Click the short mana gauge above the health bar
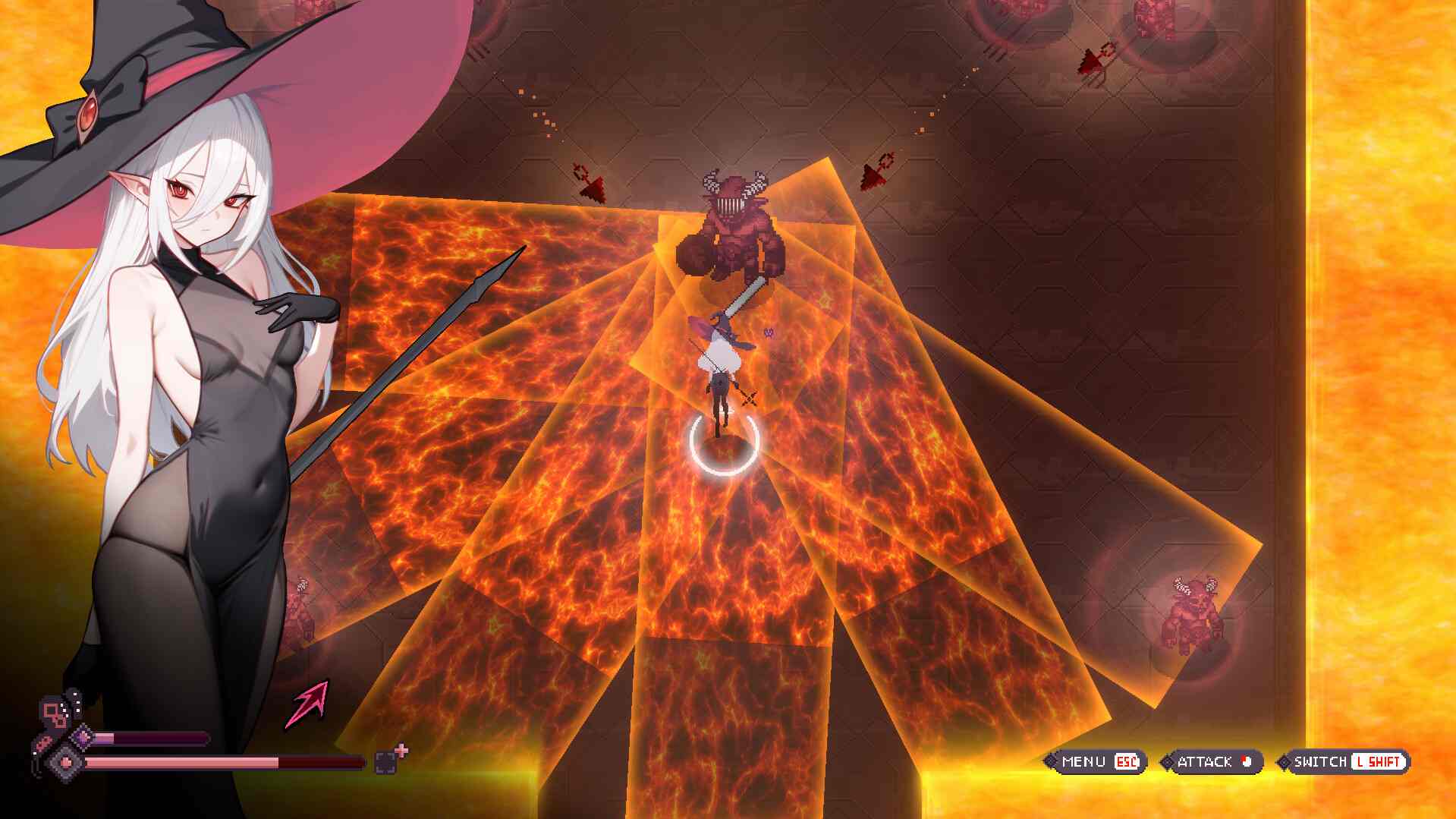1456x819 pixels. [152, 738]
